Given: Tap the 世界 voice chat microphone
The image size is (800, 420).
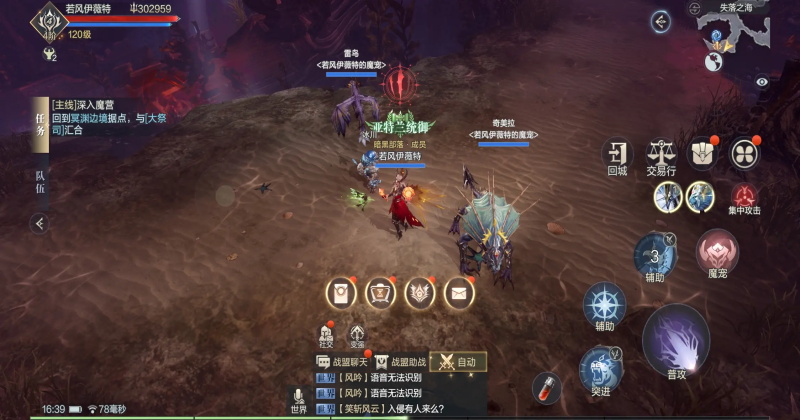Looking at the screenshot, I should tap(298, 399).
